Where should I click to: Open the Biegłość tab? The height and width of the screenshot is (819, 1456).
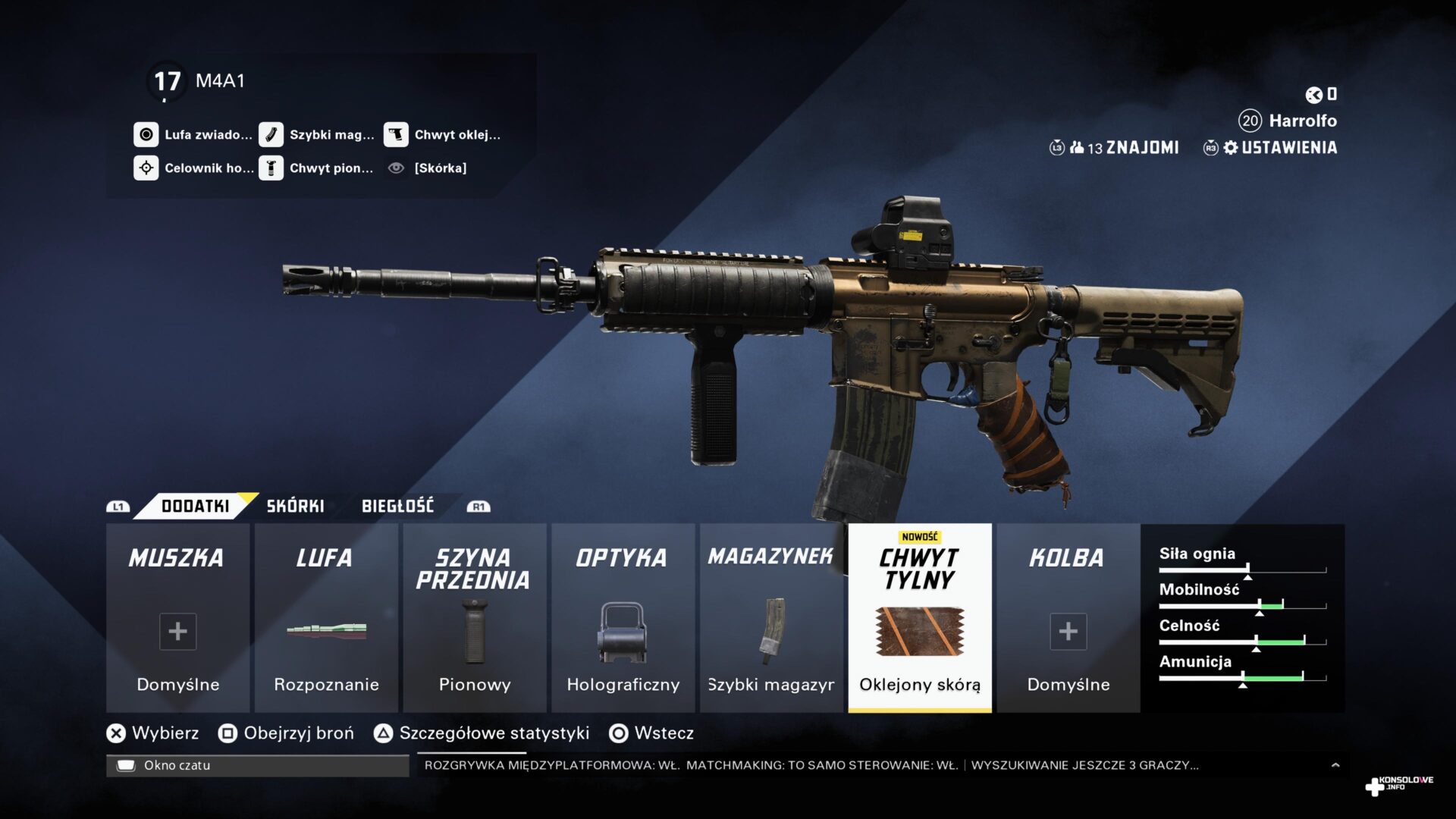397,506
